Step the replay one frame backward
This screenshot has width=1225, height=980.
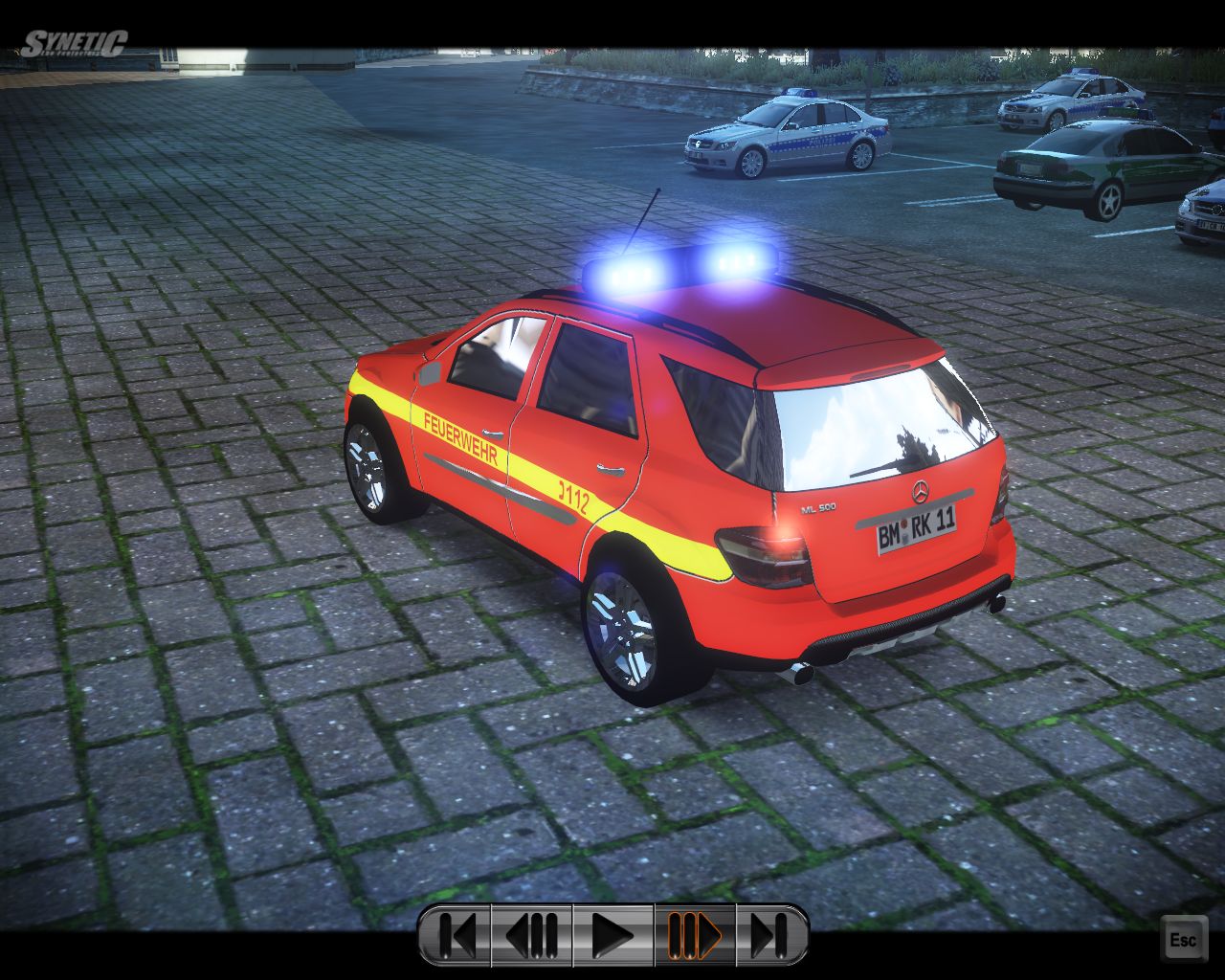pyautogui.click(x=532, y=935)
